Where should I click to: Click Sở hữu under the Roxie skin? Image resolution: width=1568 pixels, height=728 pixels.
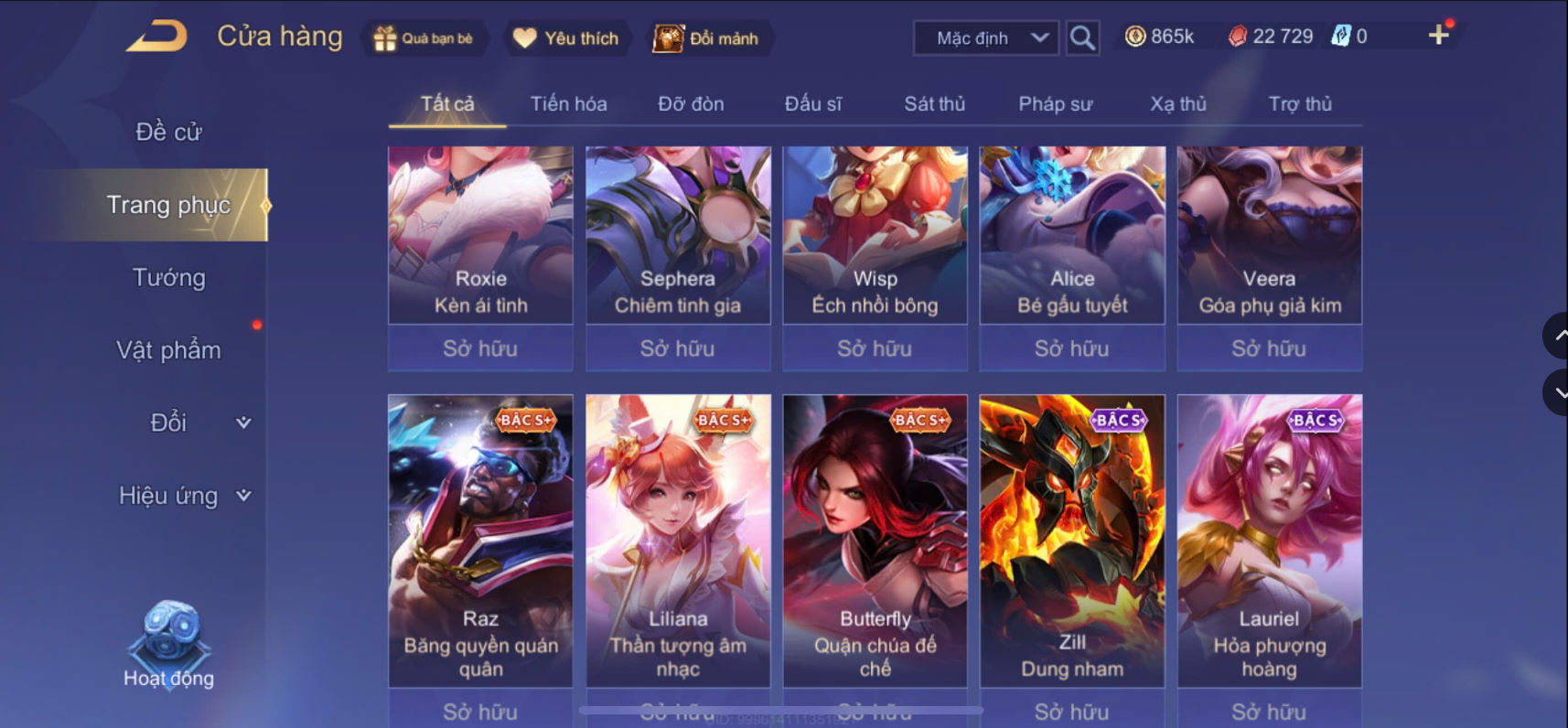coord(479,348)
